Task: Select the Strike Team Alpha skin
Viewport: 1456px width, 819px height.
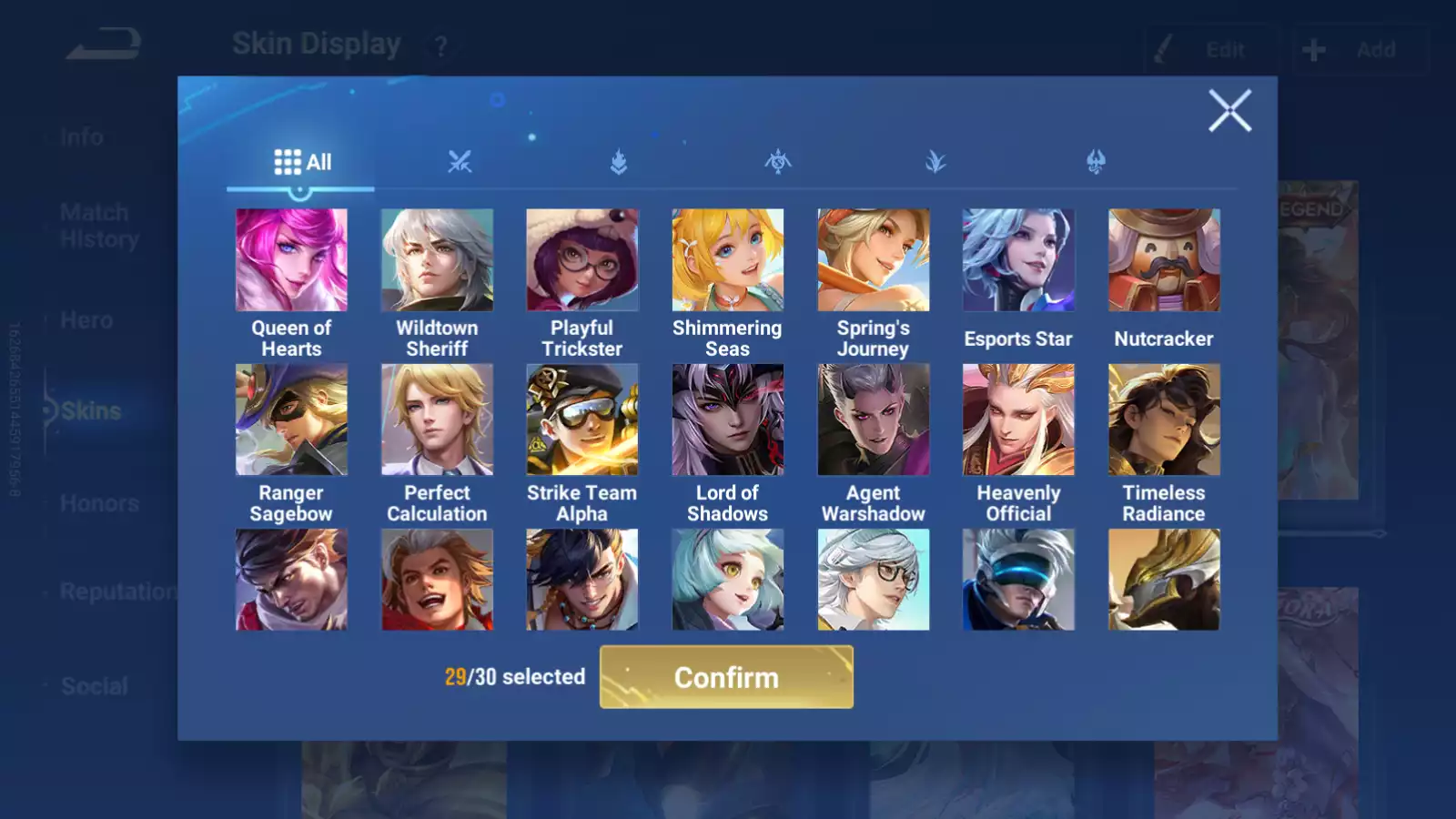Action: click(582, 419)
